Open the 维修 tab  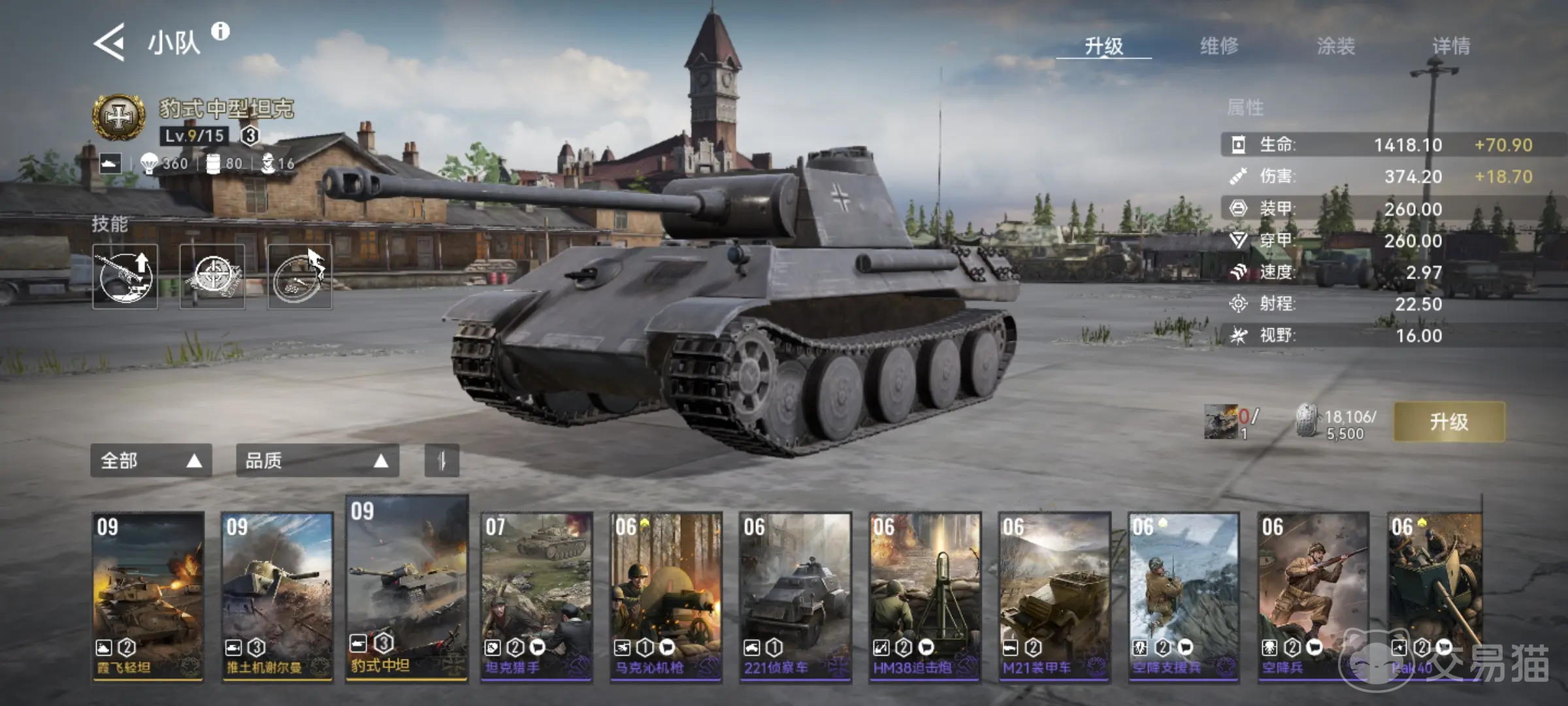(1219, 46)
